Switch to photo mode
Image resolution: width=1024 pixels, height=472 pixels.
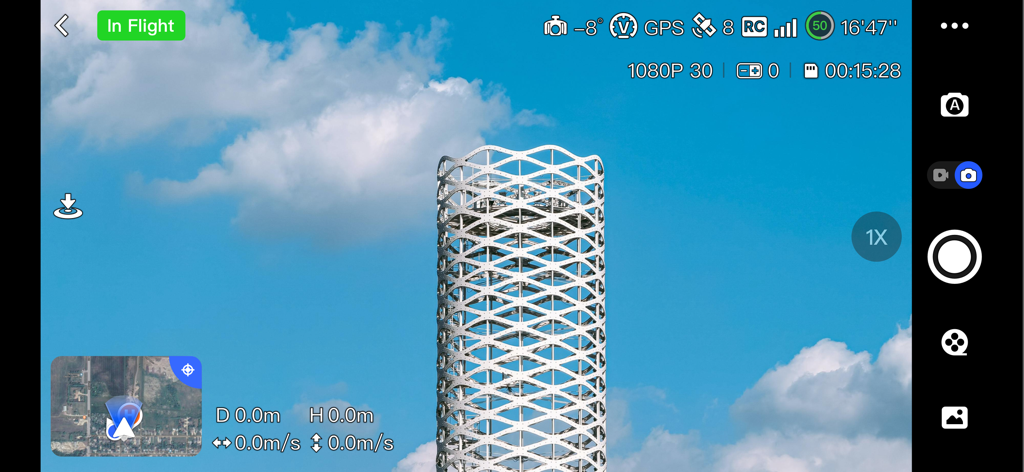point(967,175)
